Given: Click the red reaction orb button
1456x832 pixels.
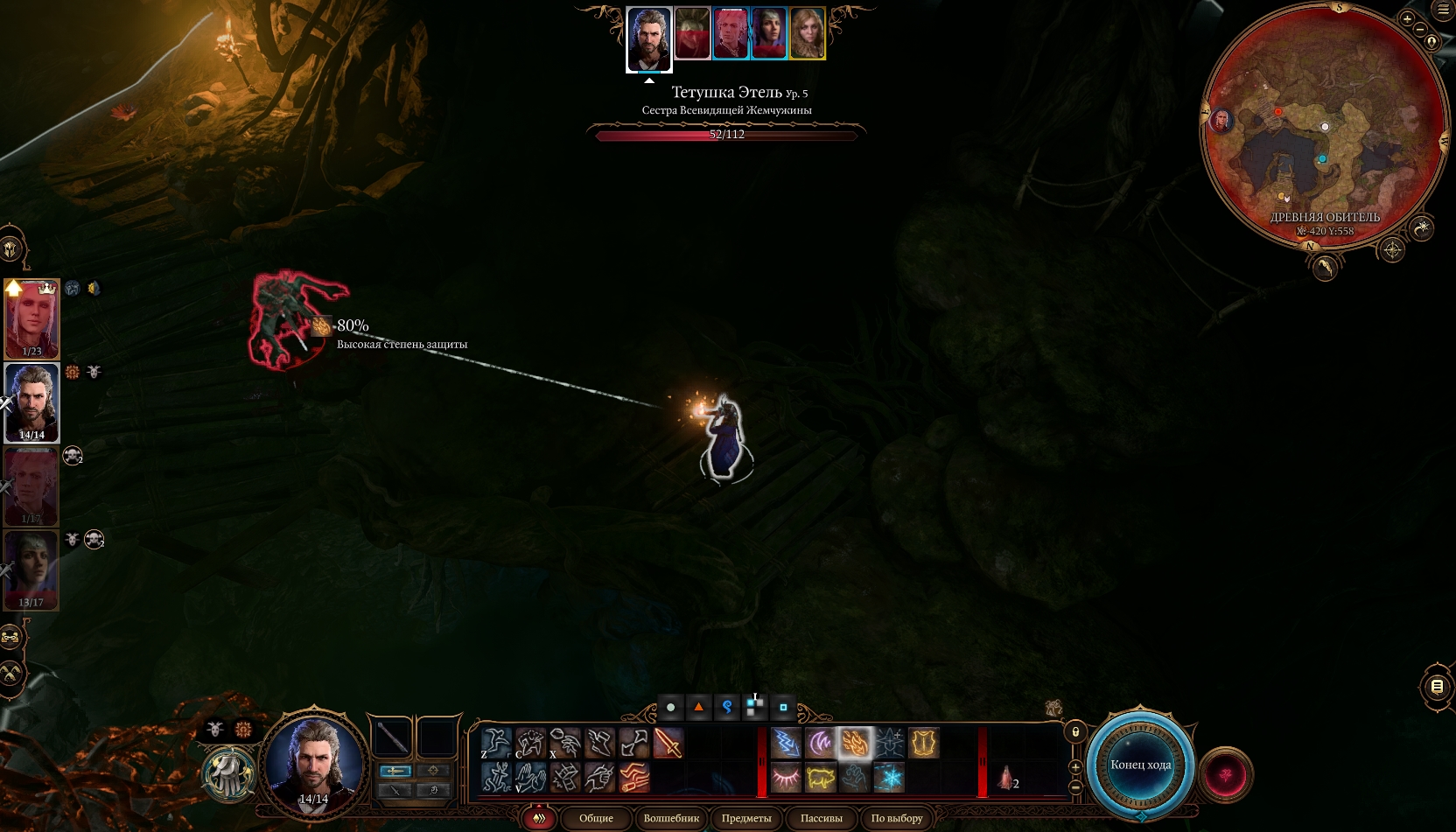Looking at the screenshot, I should (1225, 774).
